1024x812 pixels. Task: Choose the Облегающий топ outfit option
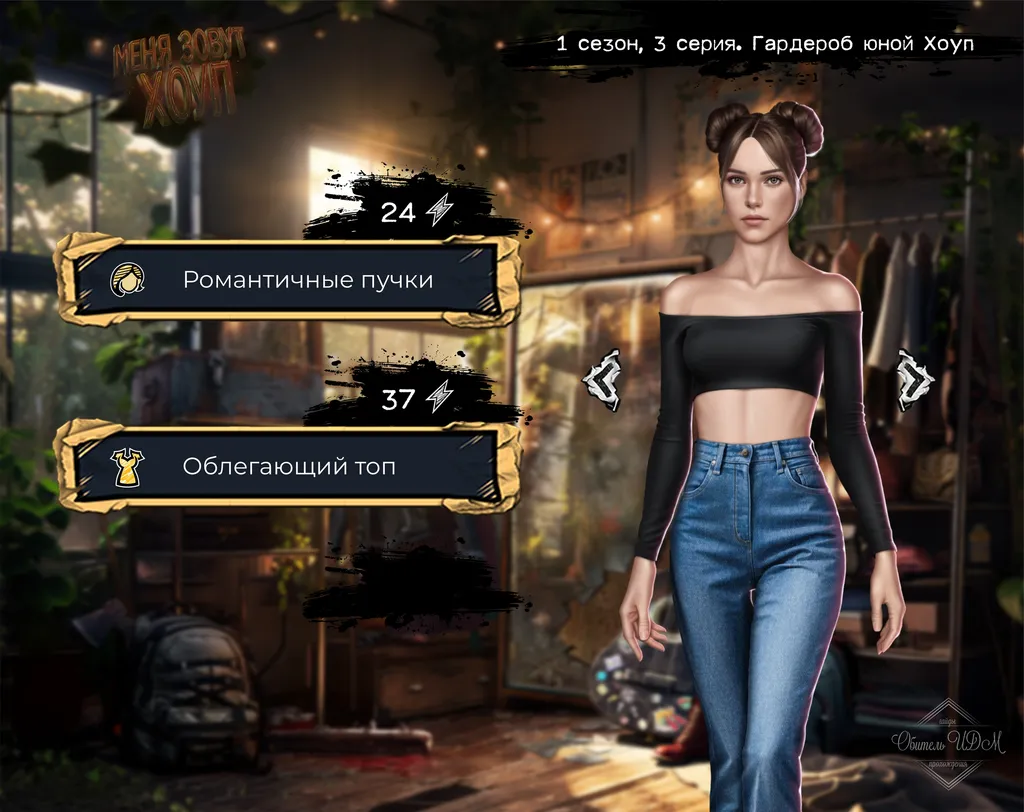(x=288, y=465)
